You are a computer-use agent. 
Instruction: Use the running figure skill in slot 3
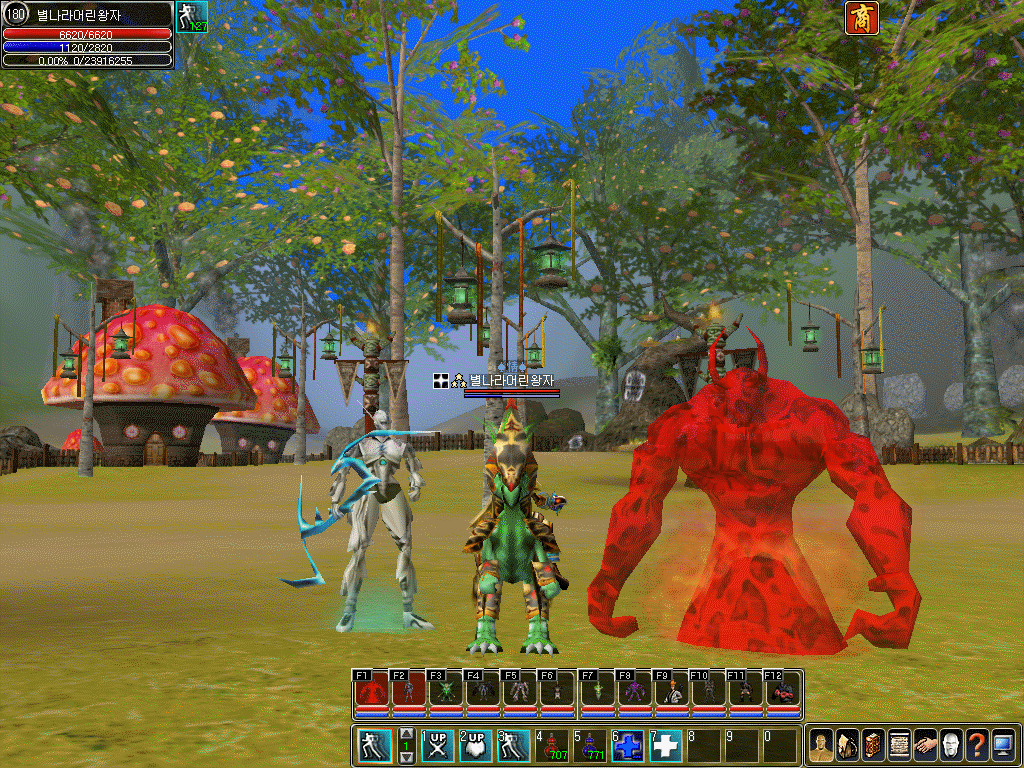tap(514, 746)
